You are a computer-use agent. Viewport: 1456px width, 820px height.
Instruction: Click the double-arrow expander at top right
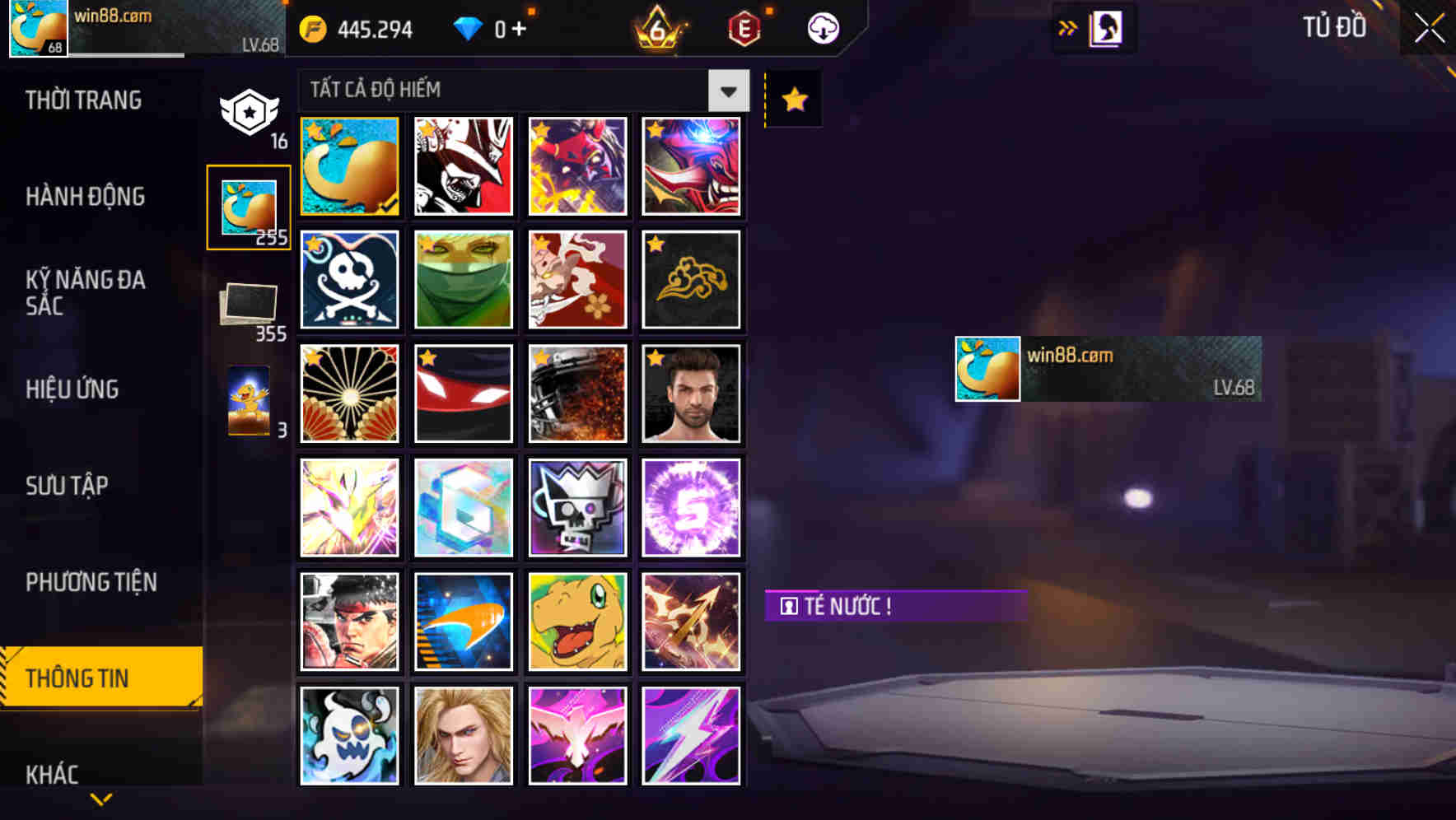tap(1067, 27)
